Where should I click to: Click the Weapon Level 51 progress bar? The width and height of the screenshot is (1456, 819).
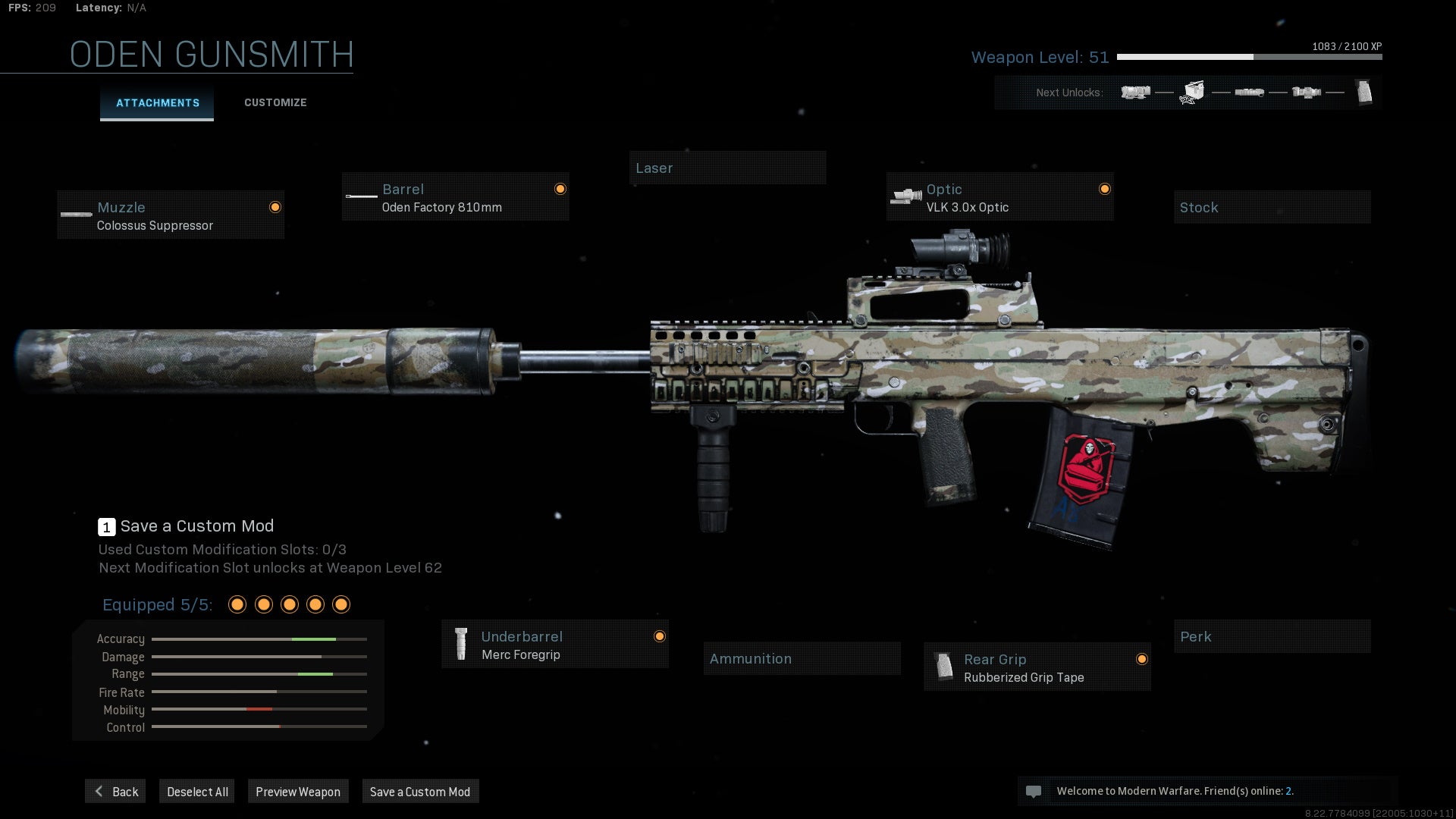[1248, 56]
